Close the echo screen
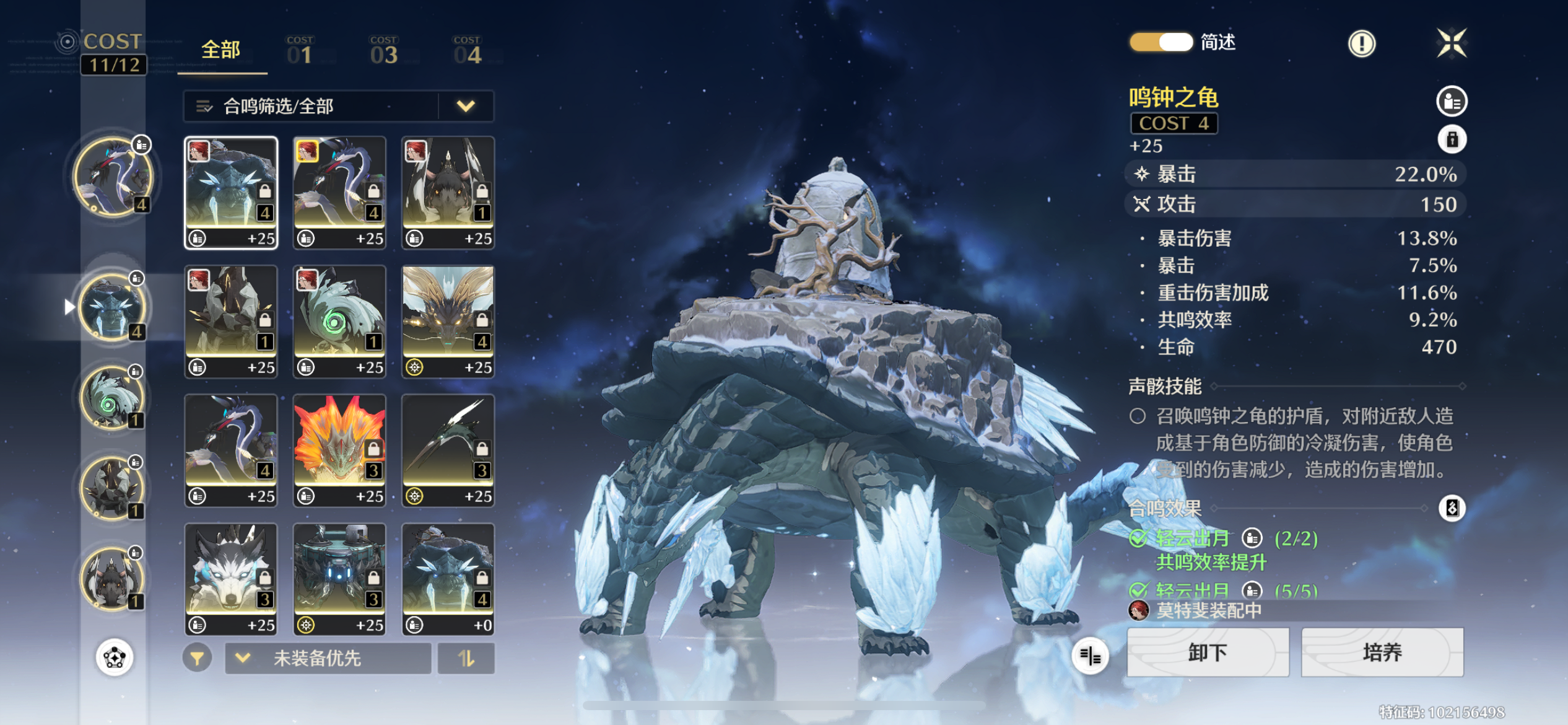The image size is (1568, 725). pos(1452,43)
